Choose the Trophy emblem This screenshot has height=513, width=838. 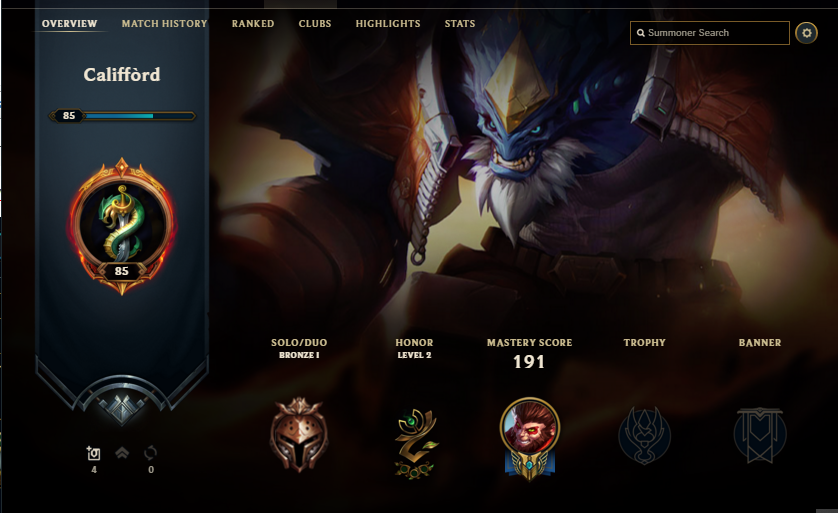(644, 436)
